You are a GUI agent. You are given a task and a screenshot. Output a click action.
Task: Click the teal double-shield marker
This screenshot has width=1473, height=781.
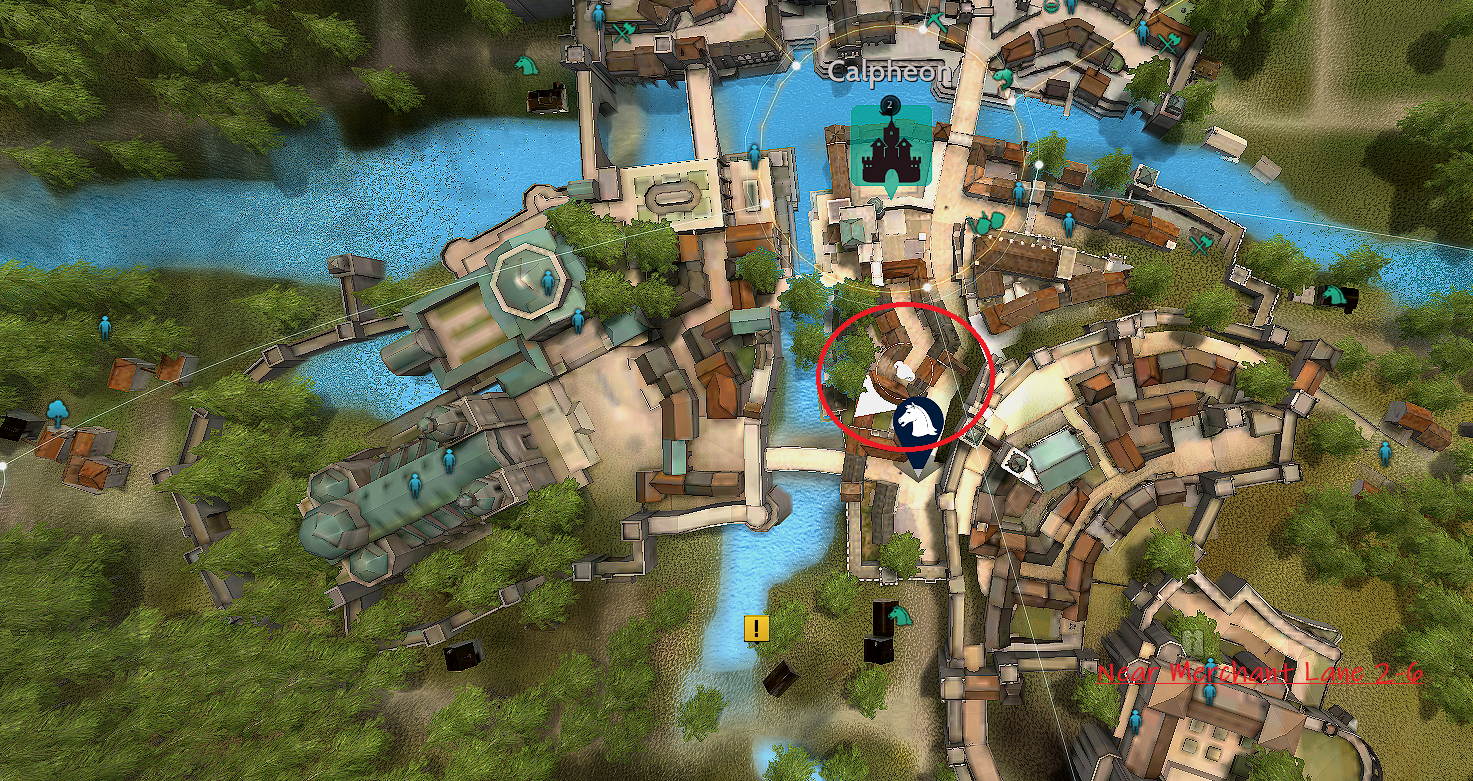[989, 221]
